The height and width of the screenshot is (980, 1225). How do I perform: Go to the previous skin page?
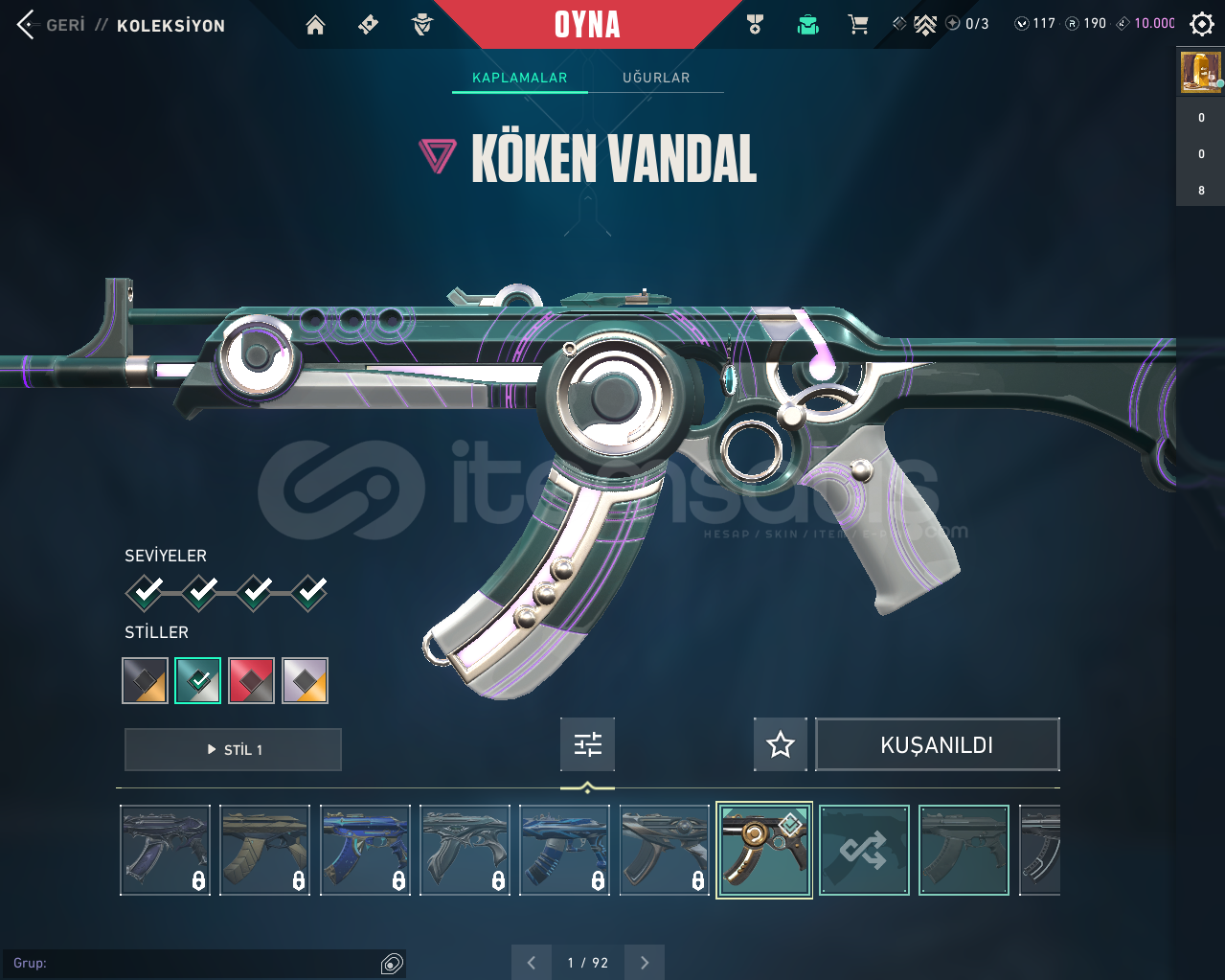[532, 963]
